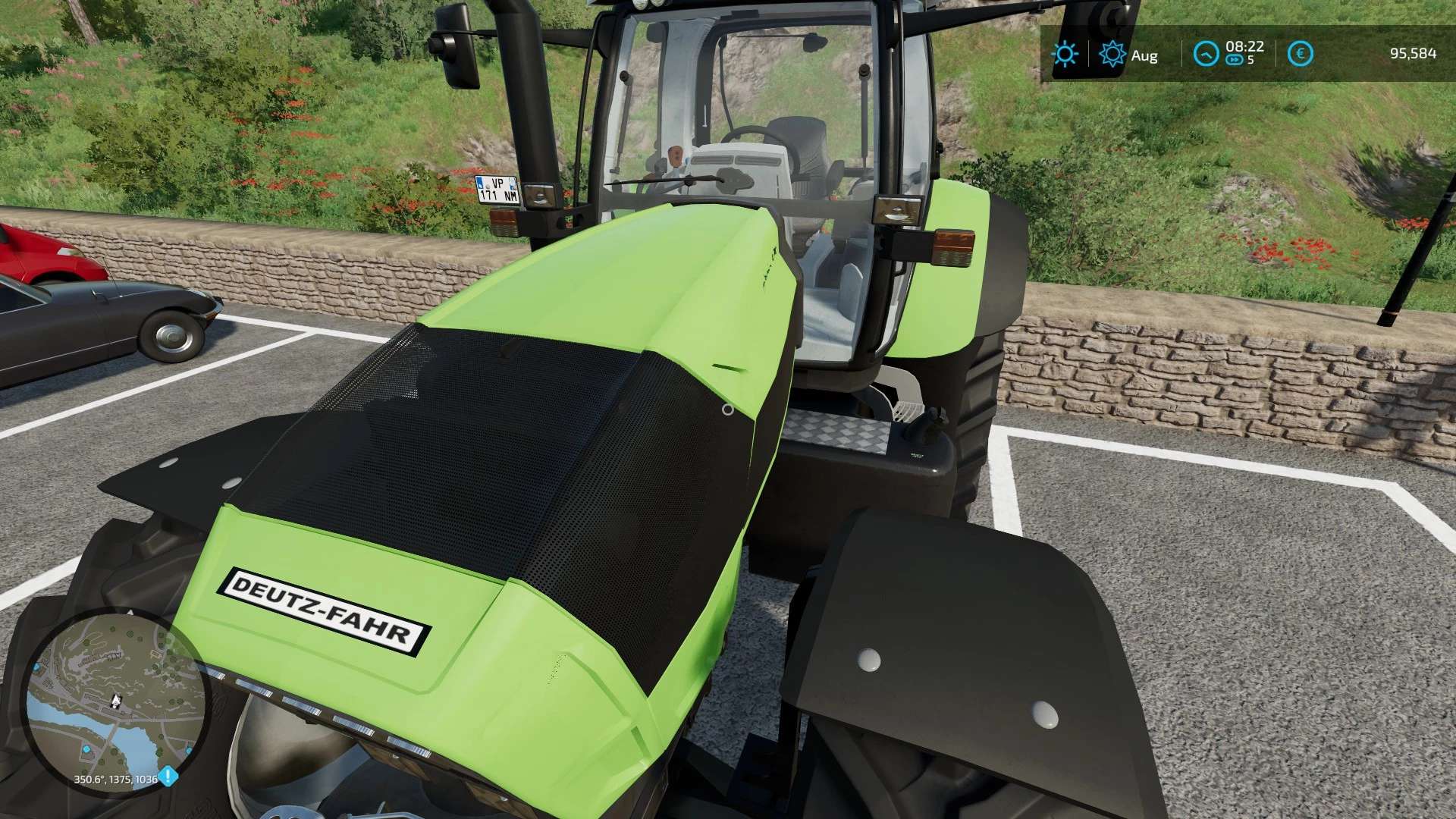
Task: Click the player arrow on the minimap
Action: [x=116, y=700]
